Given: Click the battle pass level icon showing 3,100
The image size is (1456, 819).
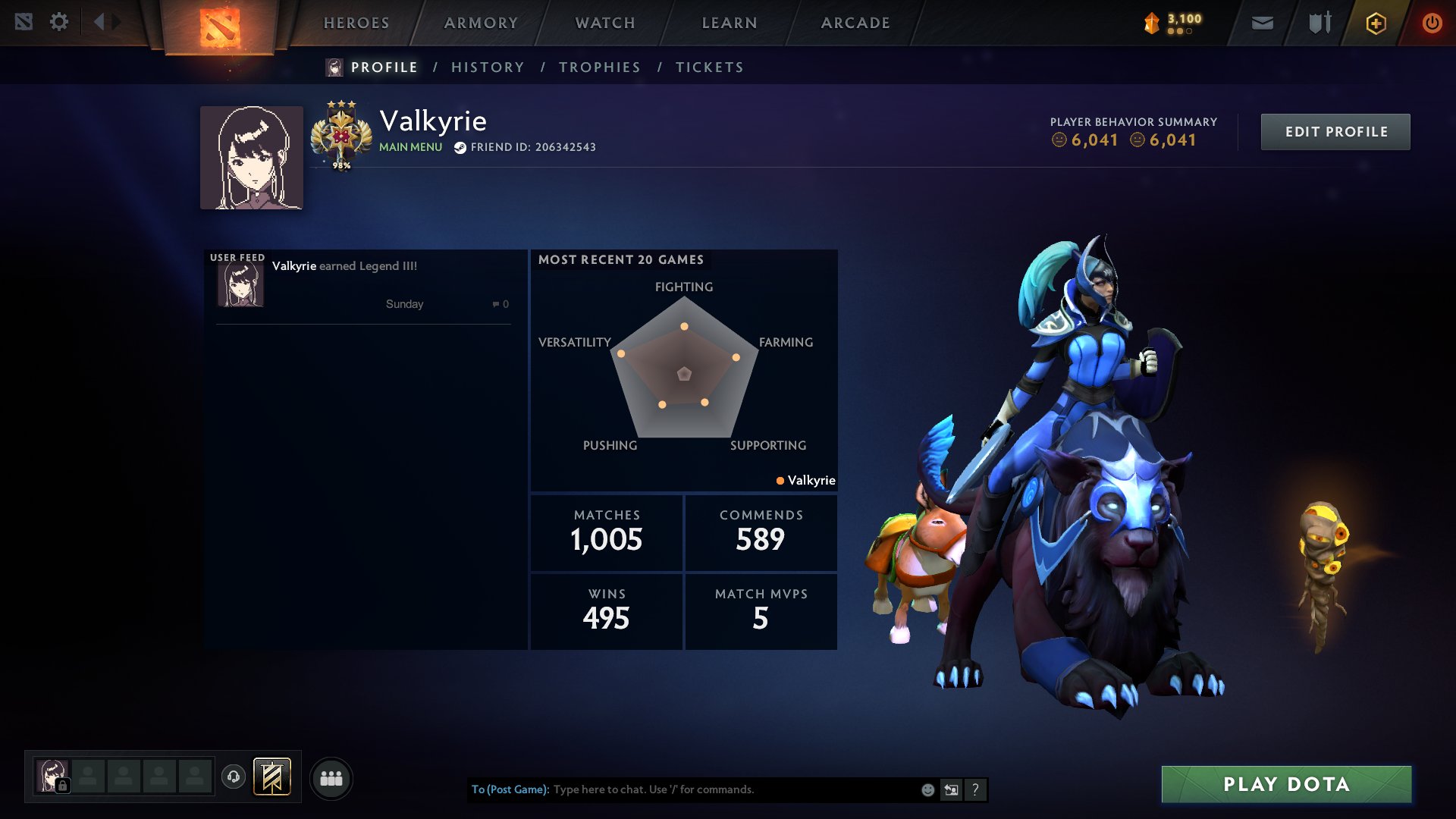Looking at the screenshot, I should [1151, 22].
